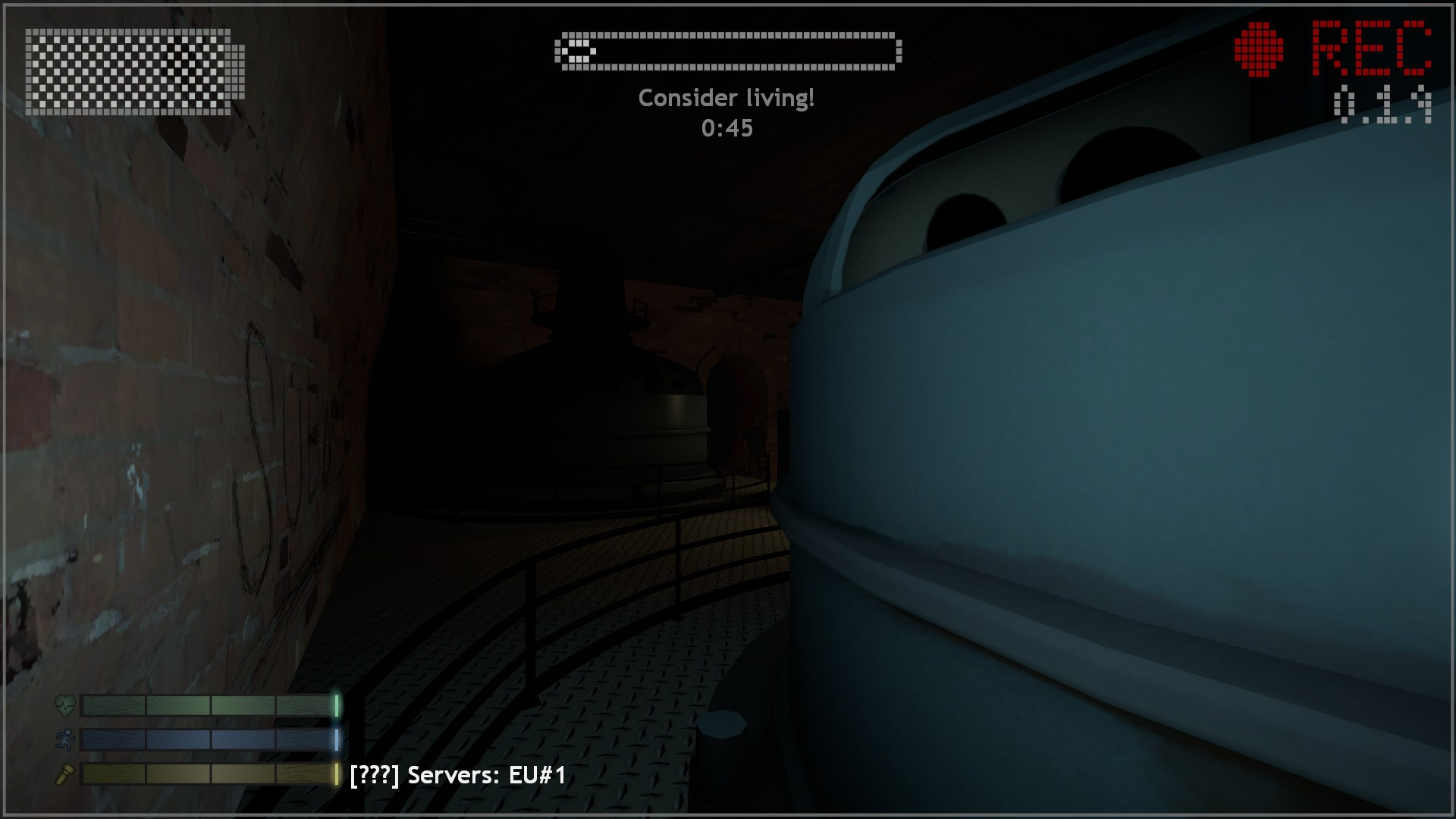This screenshot has width=1456, height=819.
Task: Click the objective progress bar at the top
Action: click(x=728, y=52)
